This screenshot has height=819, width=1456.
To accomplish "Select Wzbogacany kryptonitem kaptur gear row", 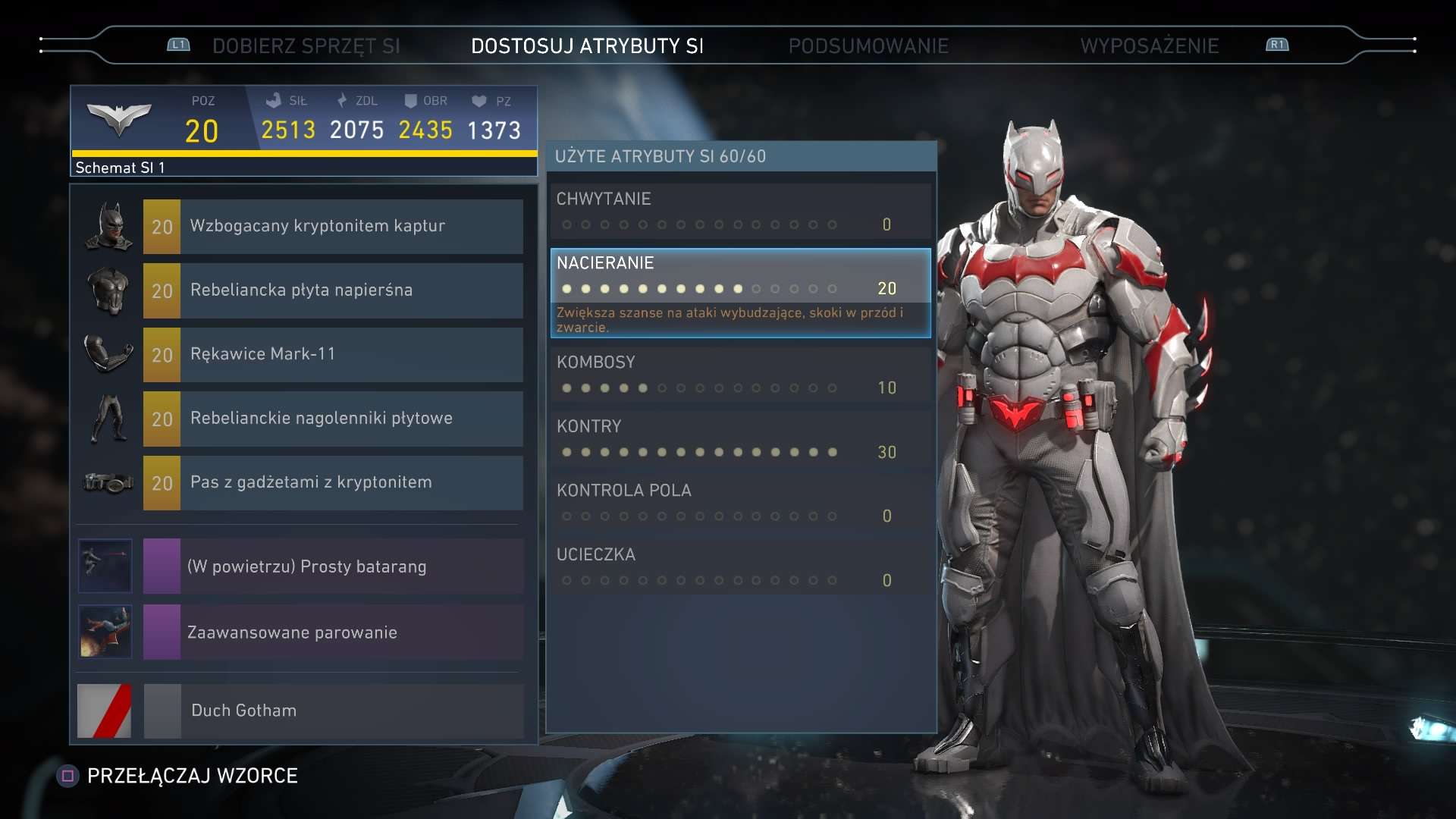I will click(x=332, y=227).
